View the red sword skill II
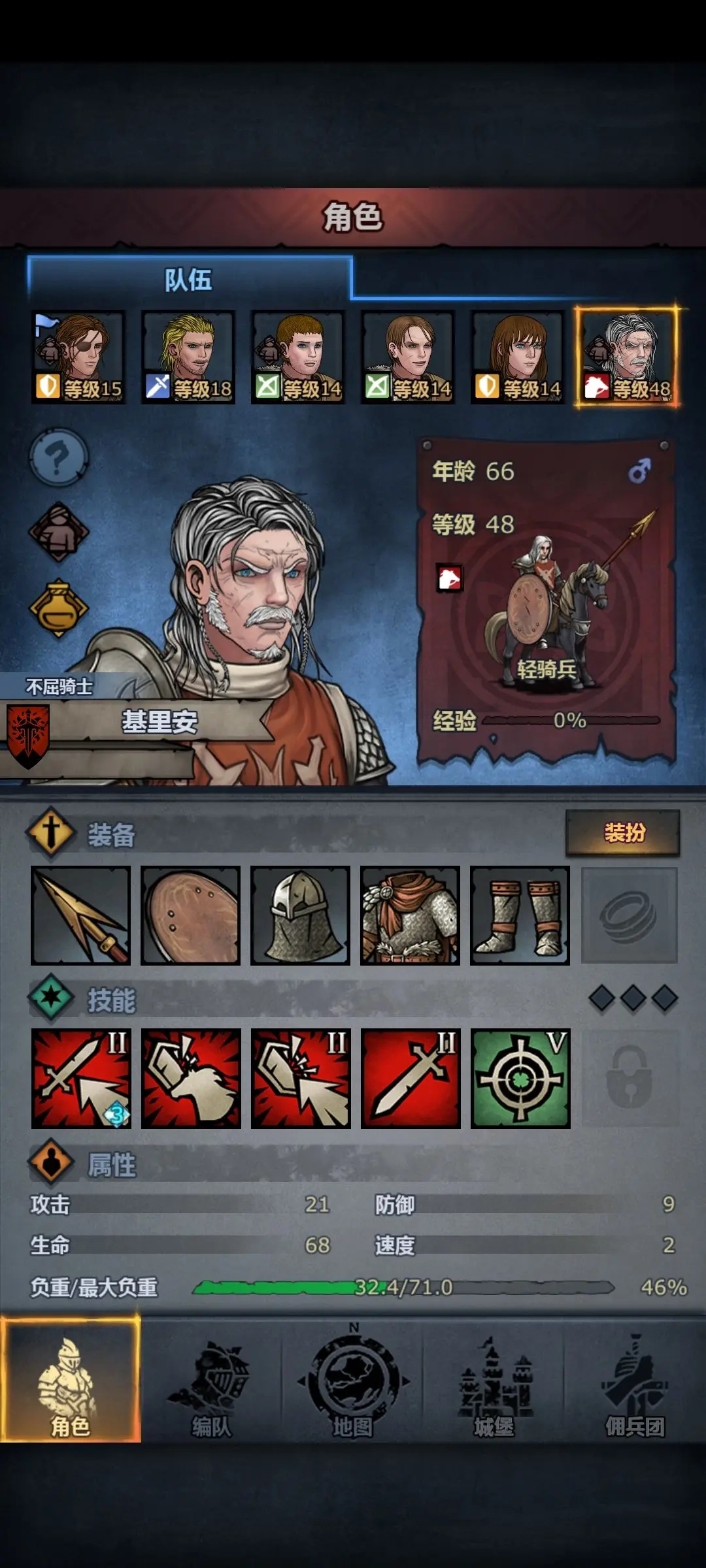 click(411, 1078)
